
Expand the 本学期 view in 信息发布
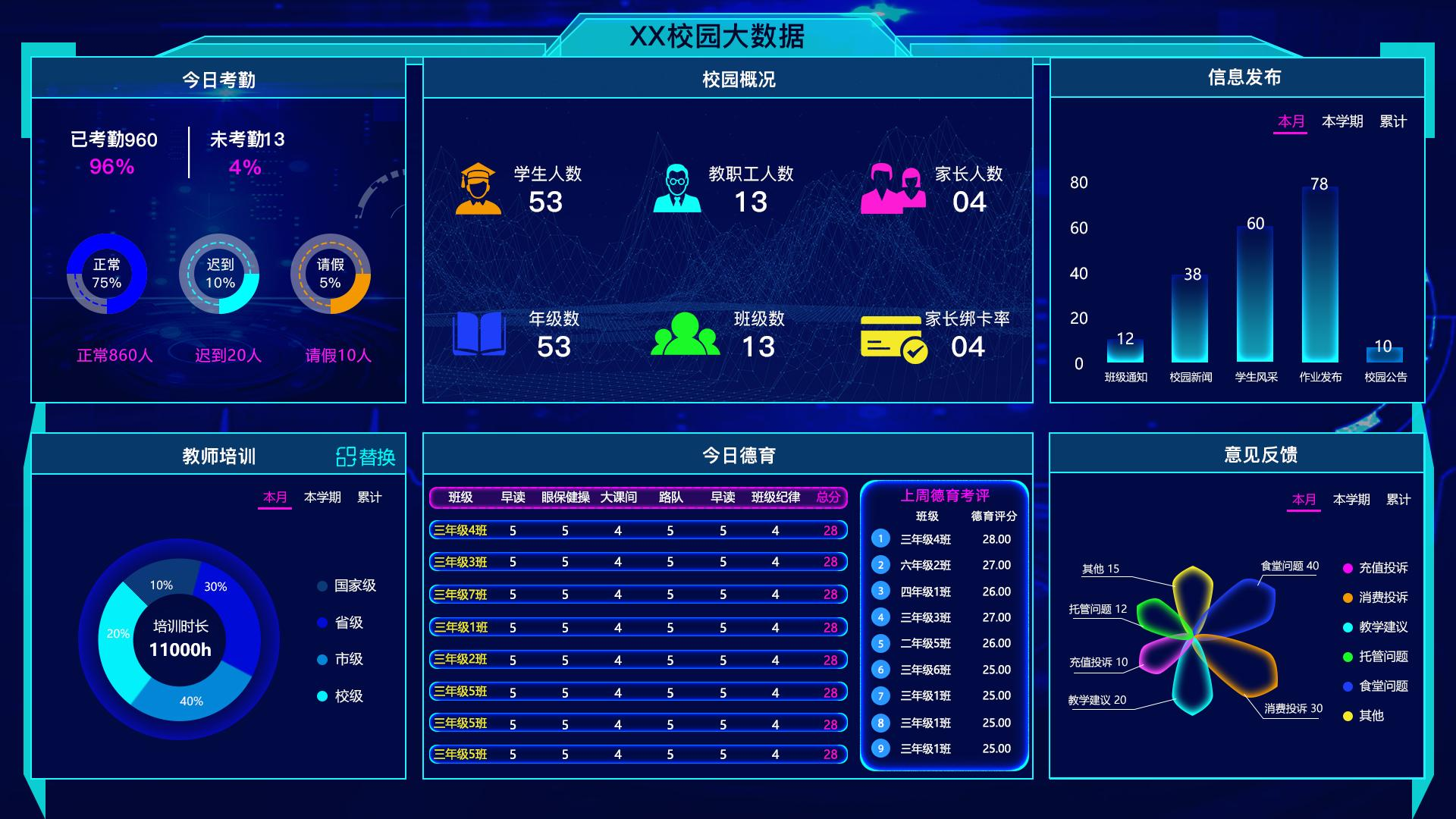[x=1344, y=119]
